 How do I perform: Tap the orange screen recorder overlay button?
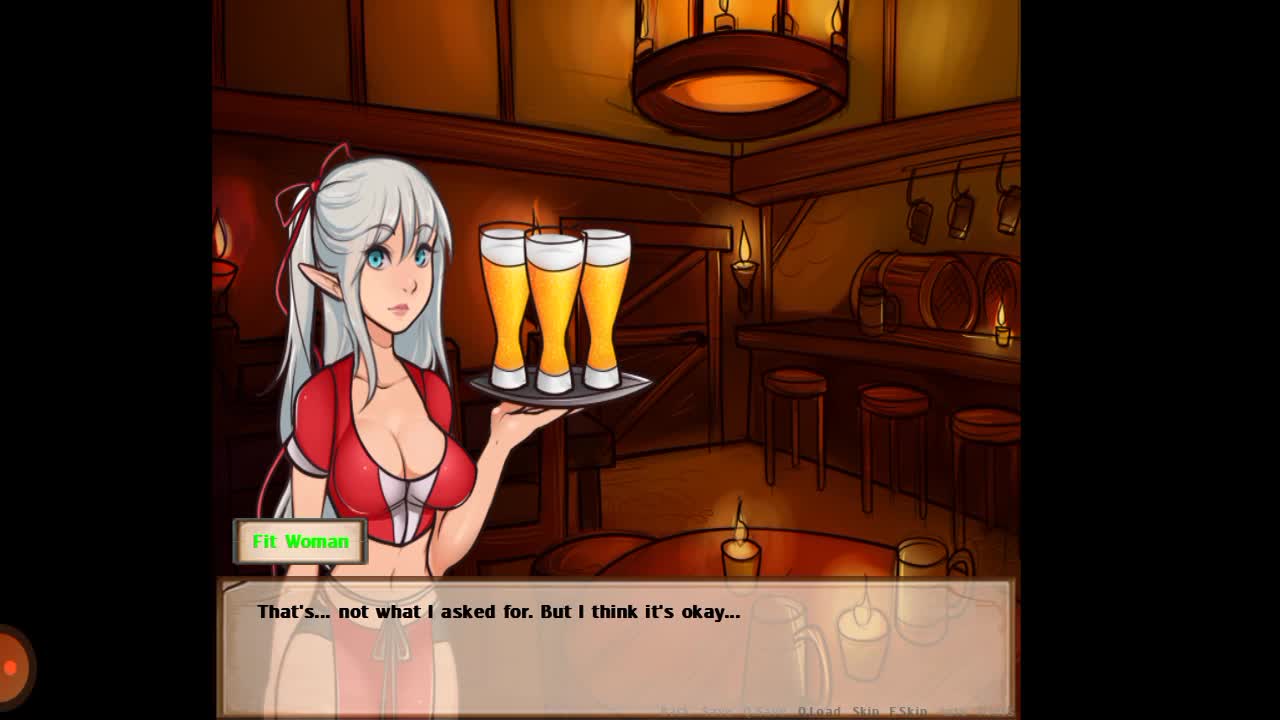click(x=12, y=667)
